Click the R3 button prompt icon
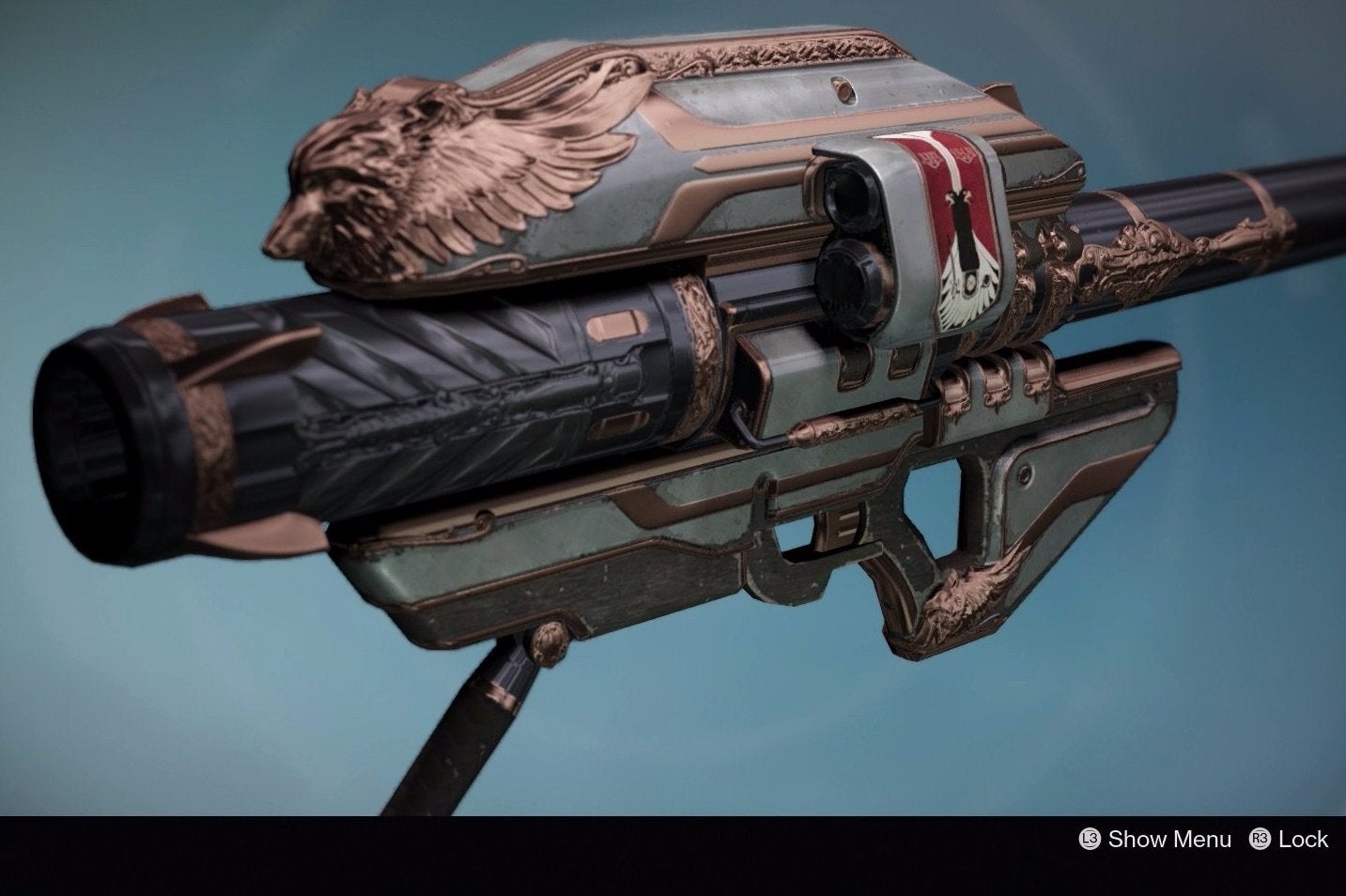 pos(1258,840)
